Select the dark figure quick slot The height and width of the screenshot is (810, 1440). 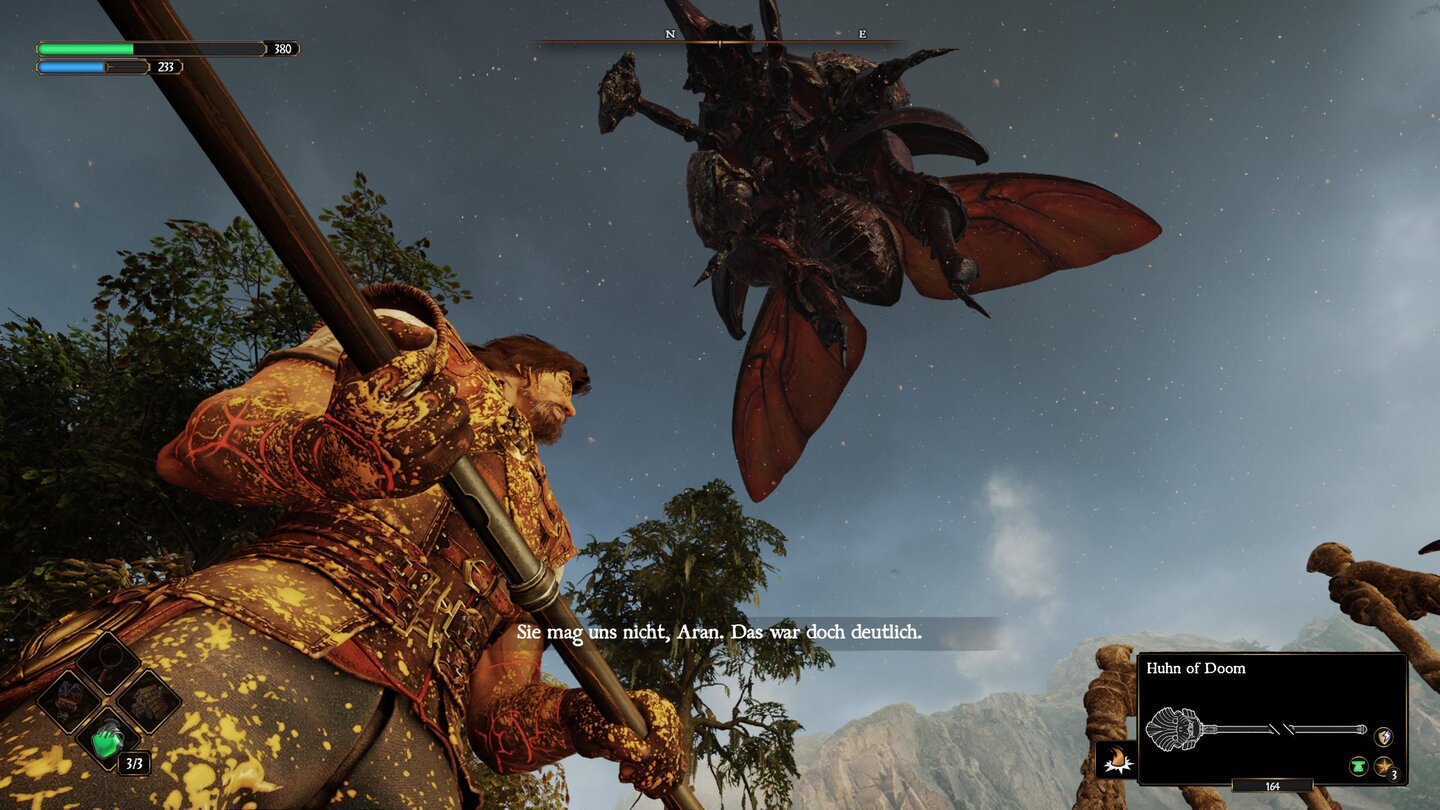tap(70, 700)
